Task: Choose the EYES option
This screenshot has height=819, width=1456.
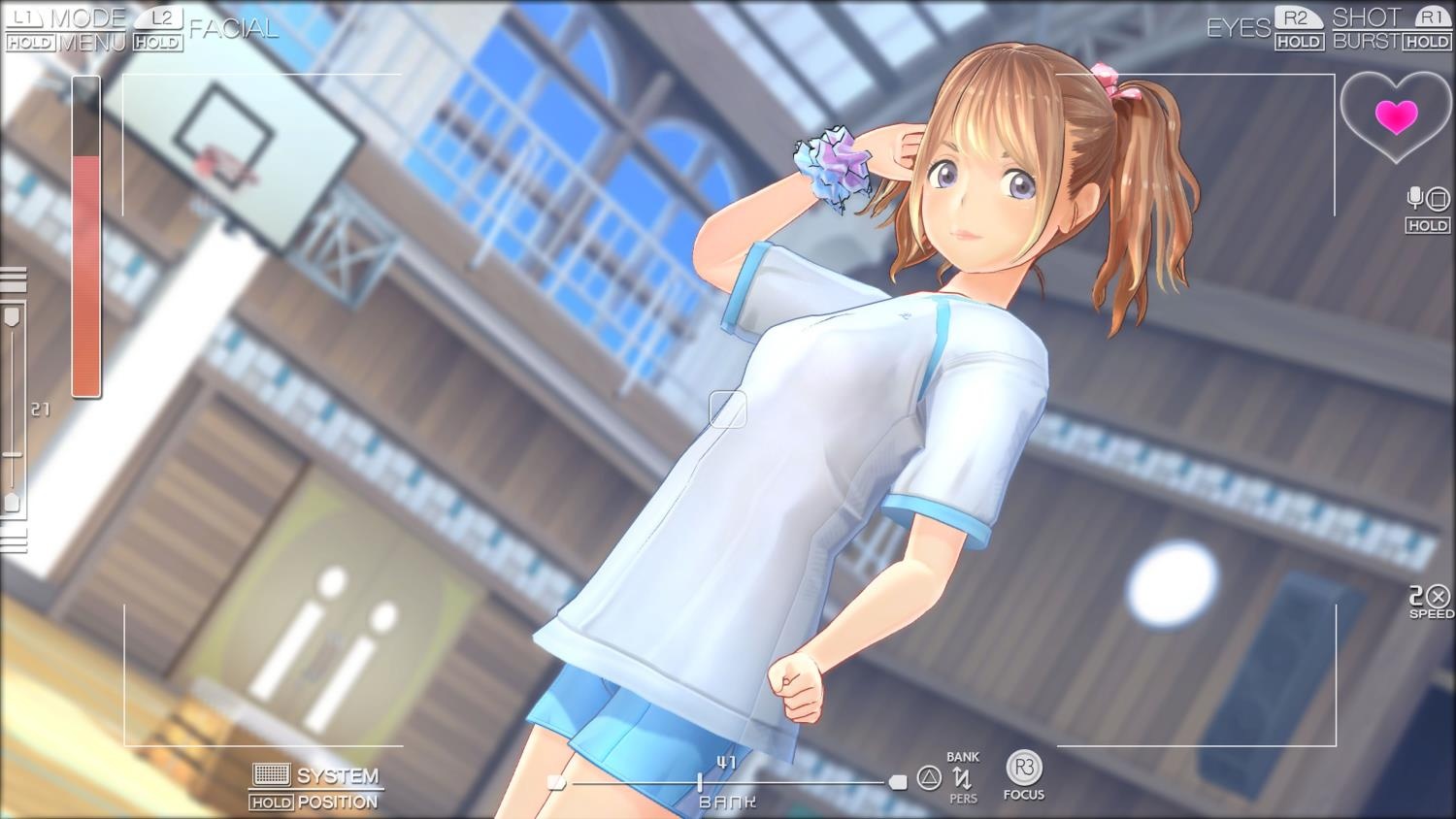Action: [1238, 28]
